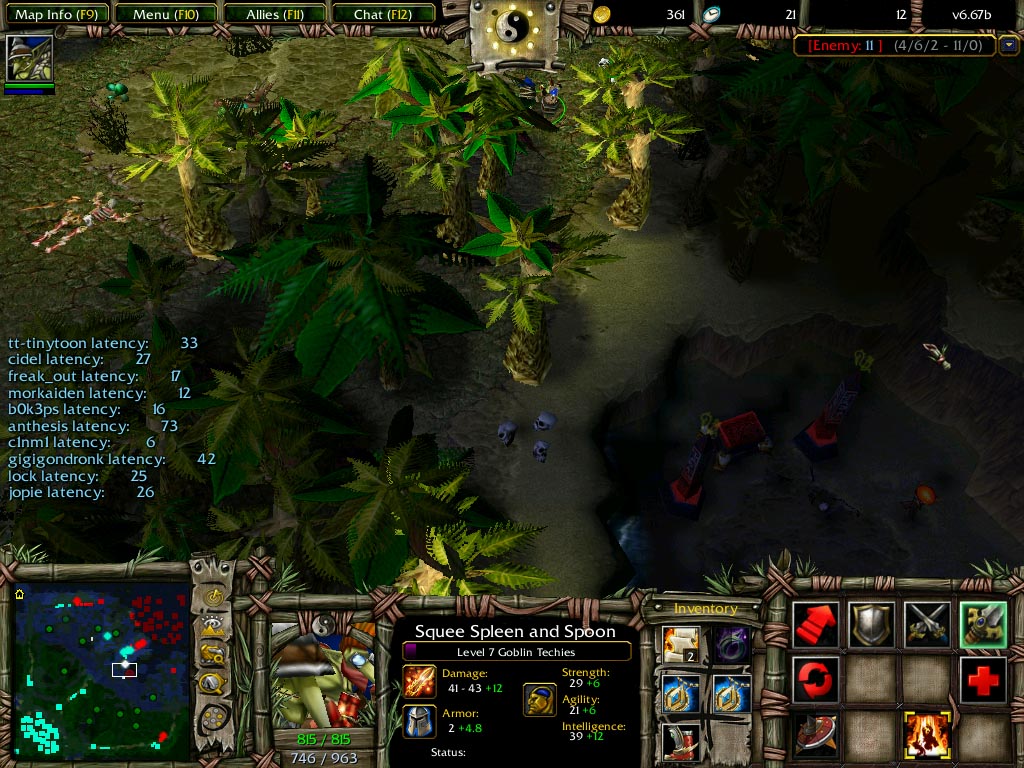The height and width of the screenshot is (768, 1024).
Task: Click the green-highlighted sword attack command
Action: point(982,625)
